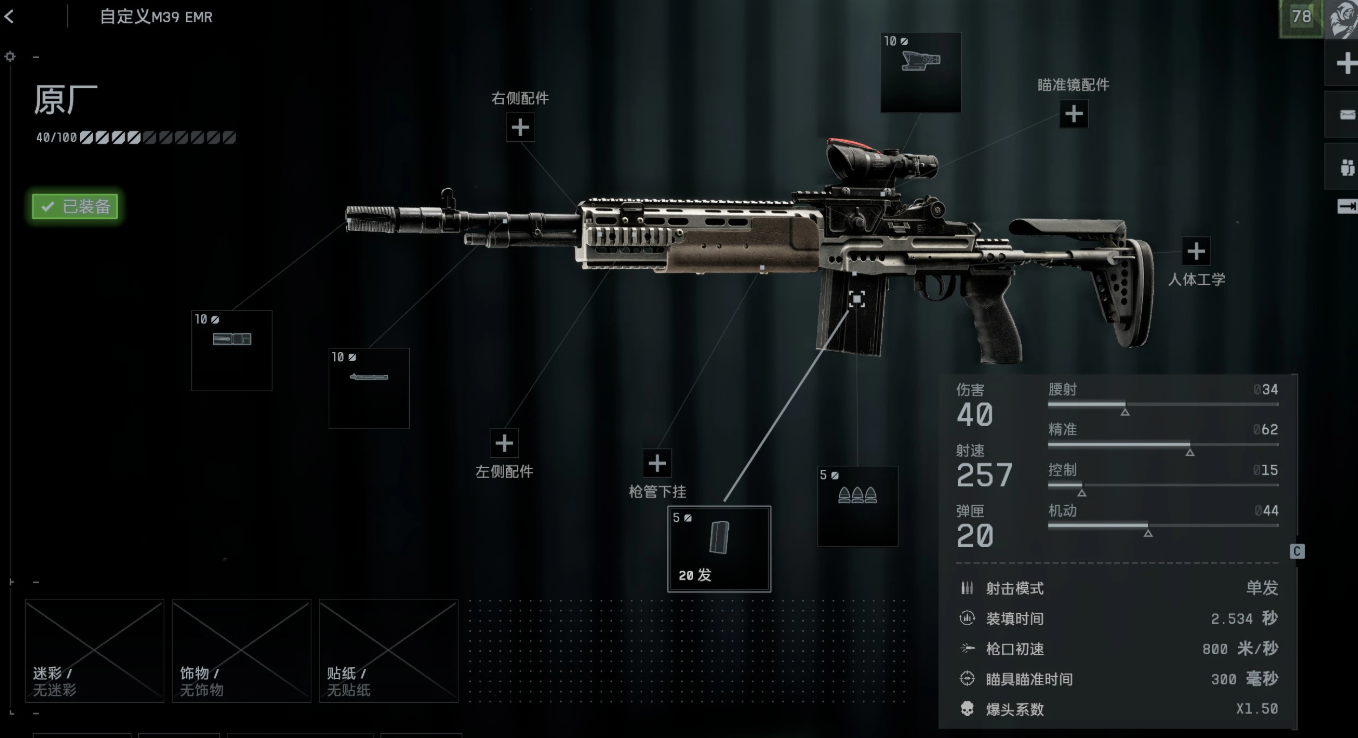The width and height of the screenshot is (1358, 738).
Task: Choose a charm (饰物) slot
Action: [241, 650]
